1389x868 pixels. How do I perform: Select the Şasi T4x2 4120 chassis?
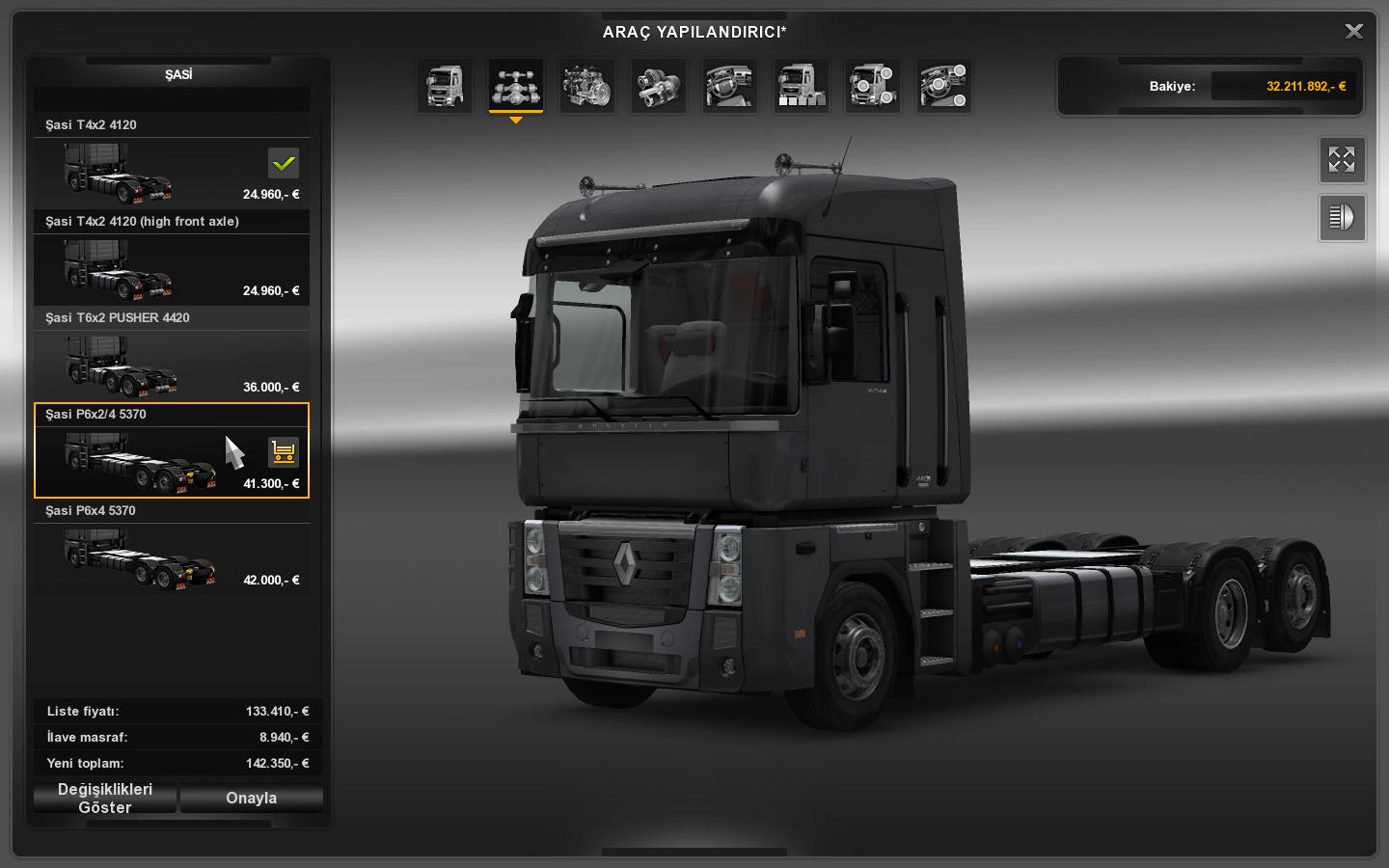tap(172, 172)
